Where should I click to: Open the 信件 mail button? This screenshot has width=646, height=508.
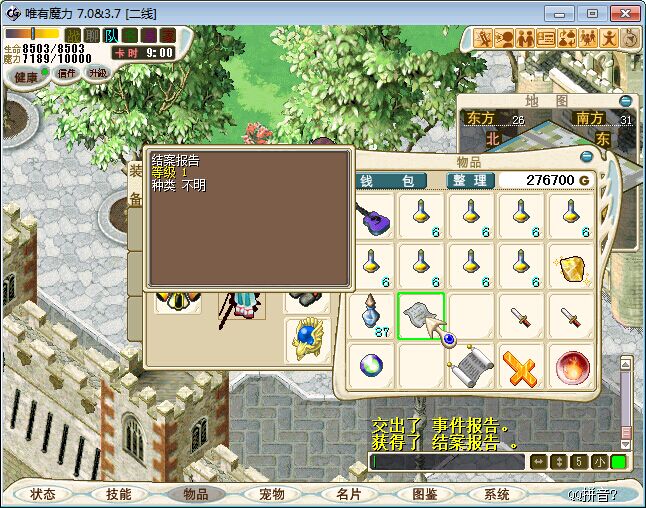67,73
